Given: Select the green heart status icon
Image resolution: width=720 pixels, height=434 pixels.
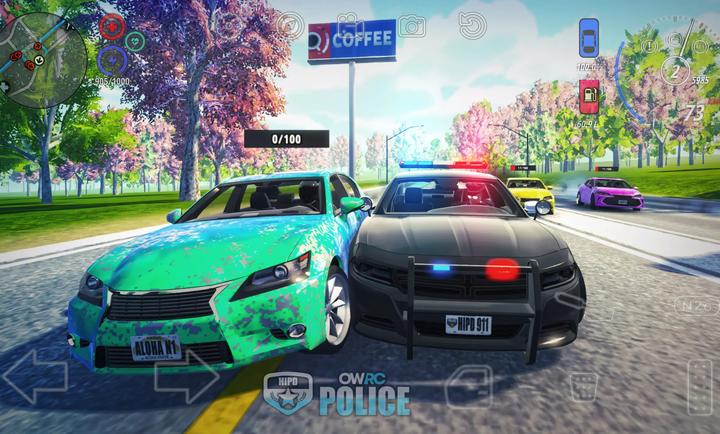Looking at the screenshot, I should pyautogui.click(x=135, y=40).
